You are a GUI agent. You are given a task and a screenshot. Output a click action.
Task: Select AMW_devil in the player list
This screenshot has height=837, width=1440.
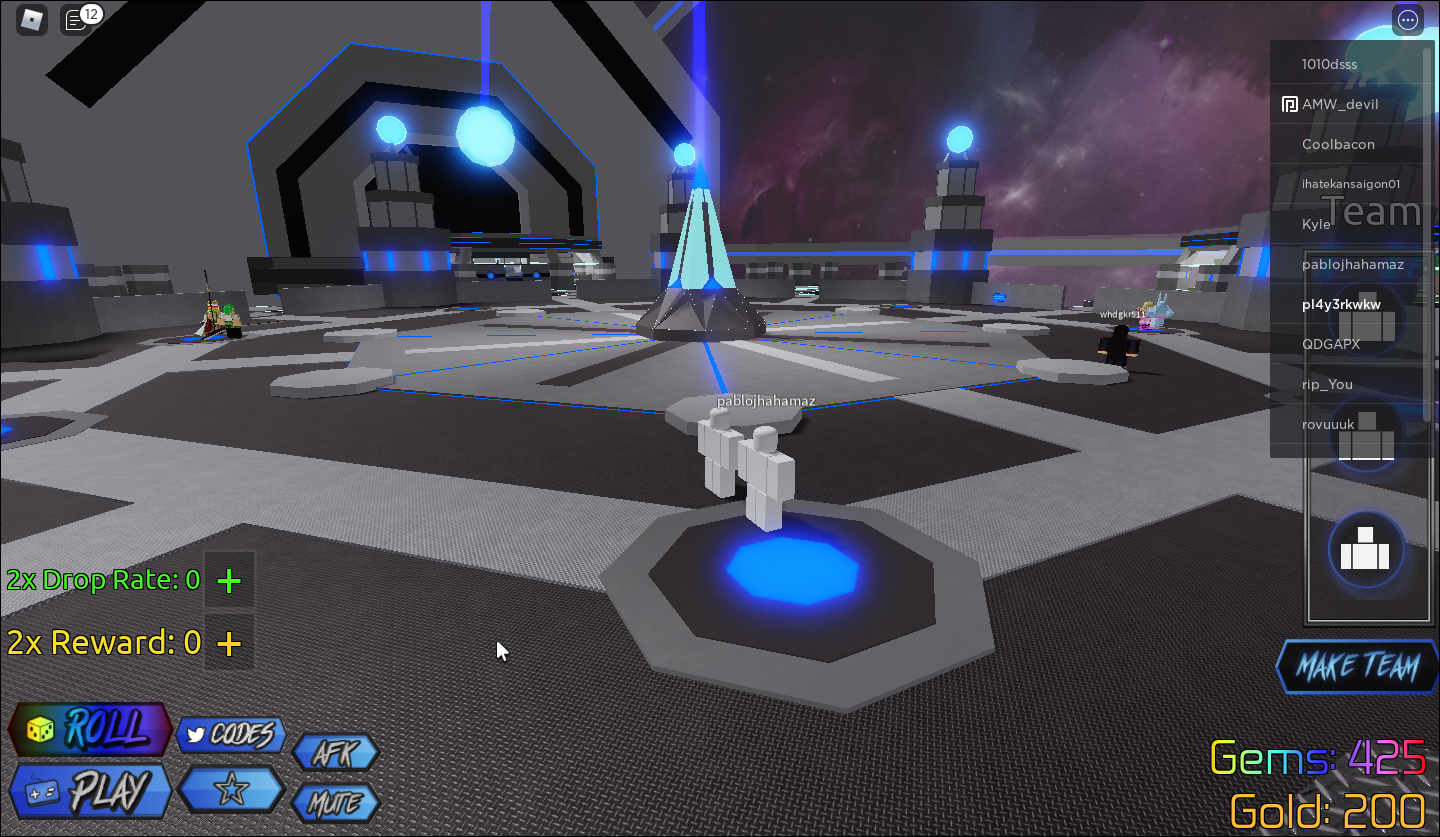tap(1339, 104)
